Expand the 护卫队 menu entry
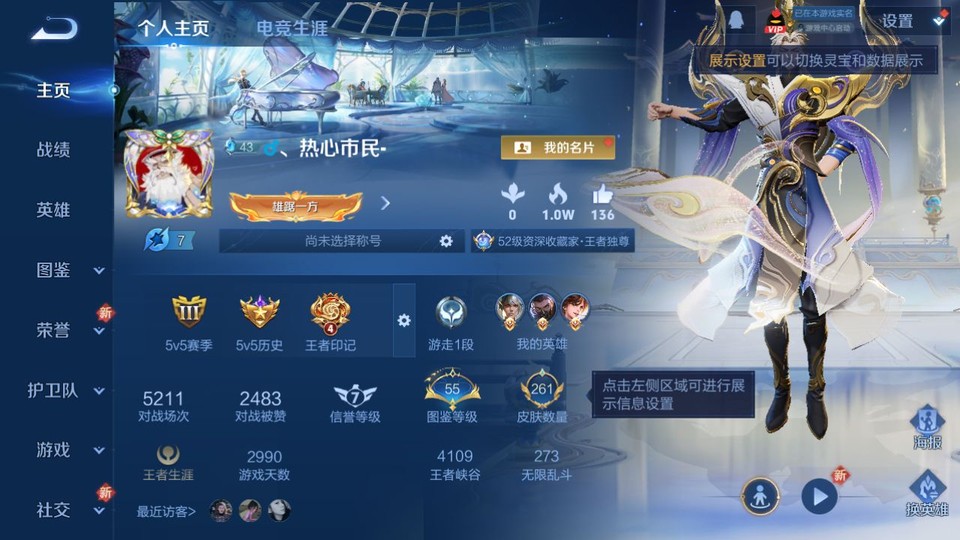 (60, 390)
